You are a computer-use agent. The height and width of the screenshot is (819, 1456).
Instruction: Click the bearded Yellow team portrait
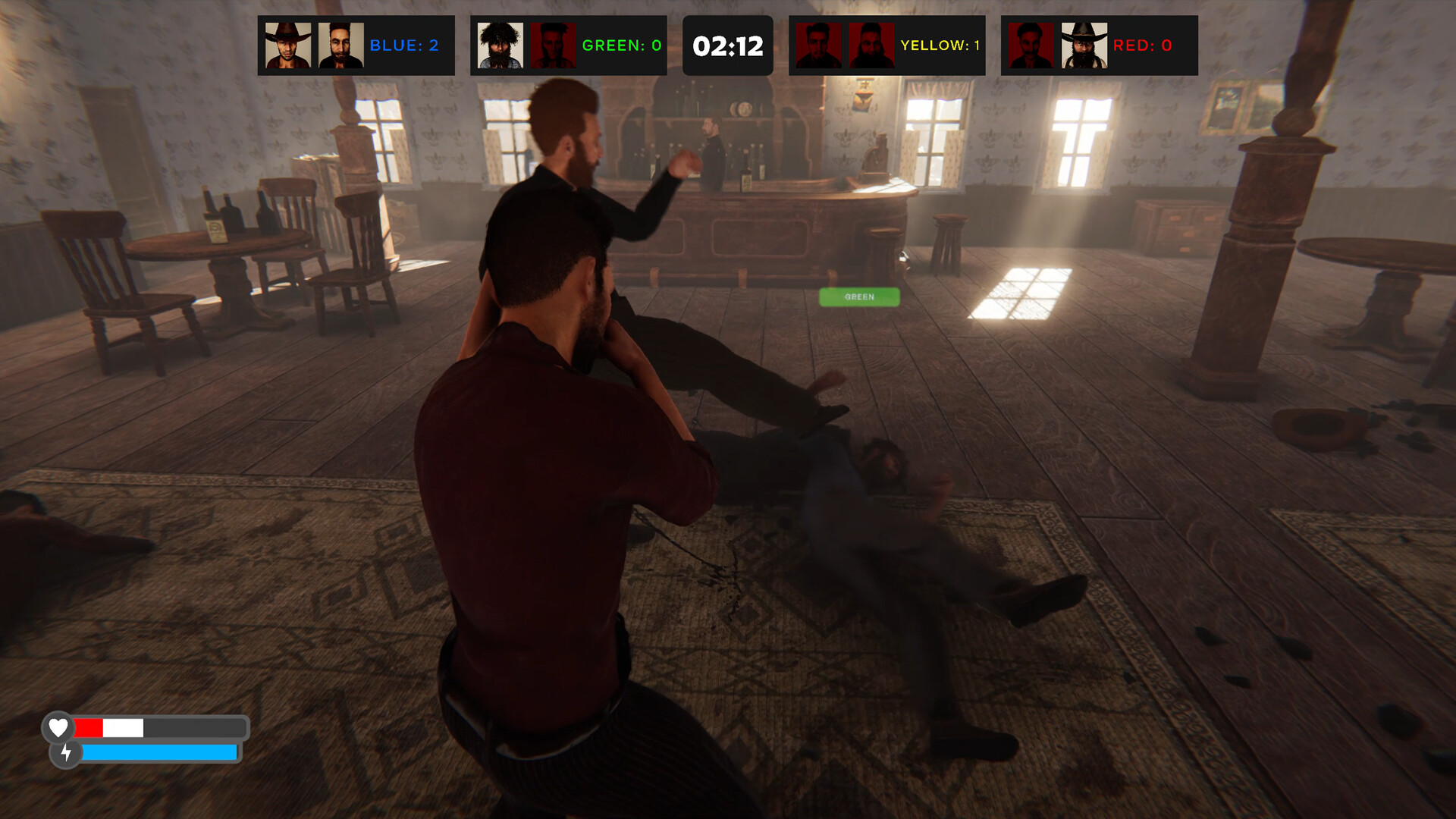click(871, 45)
